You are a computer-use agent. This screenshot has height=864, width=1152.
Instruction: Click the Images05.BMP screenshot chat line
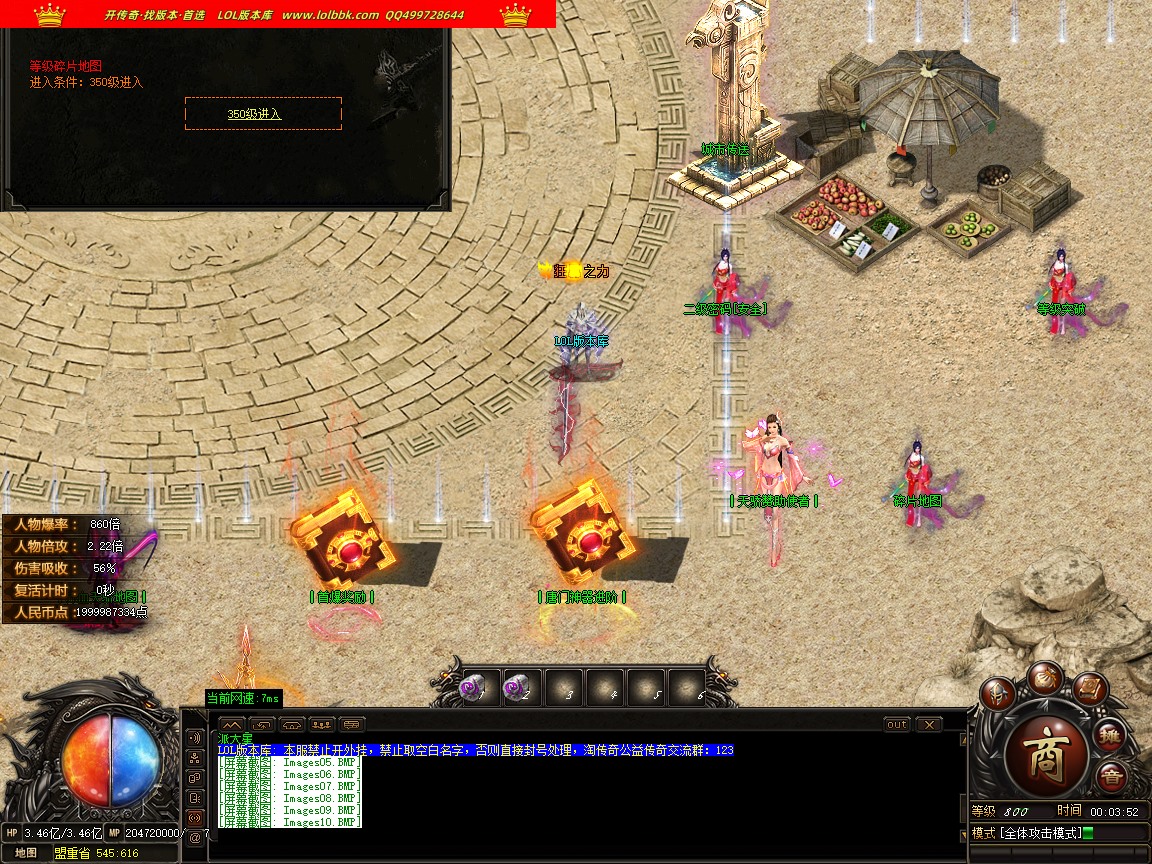[x=290, y=762]
